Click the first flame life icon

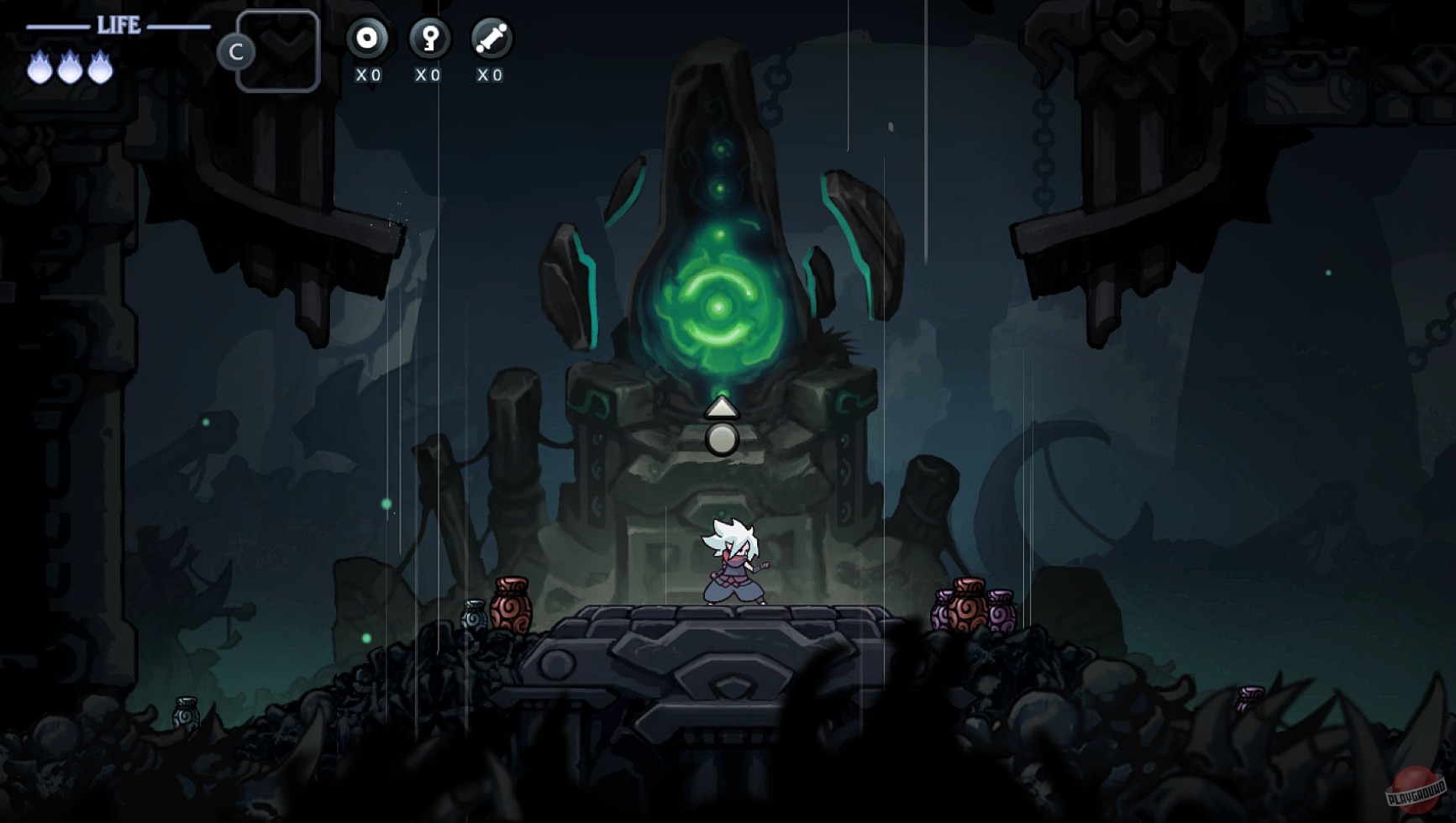click(38, 70)
